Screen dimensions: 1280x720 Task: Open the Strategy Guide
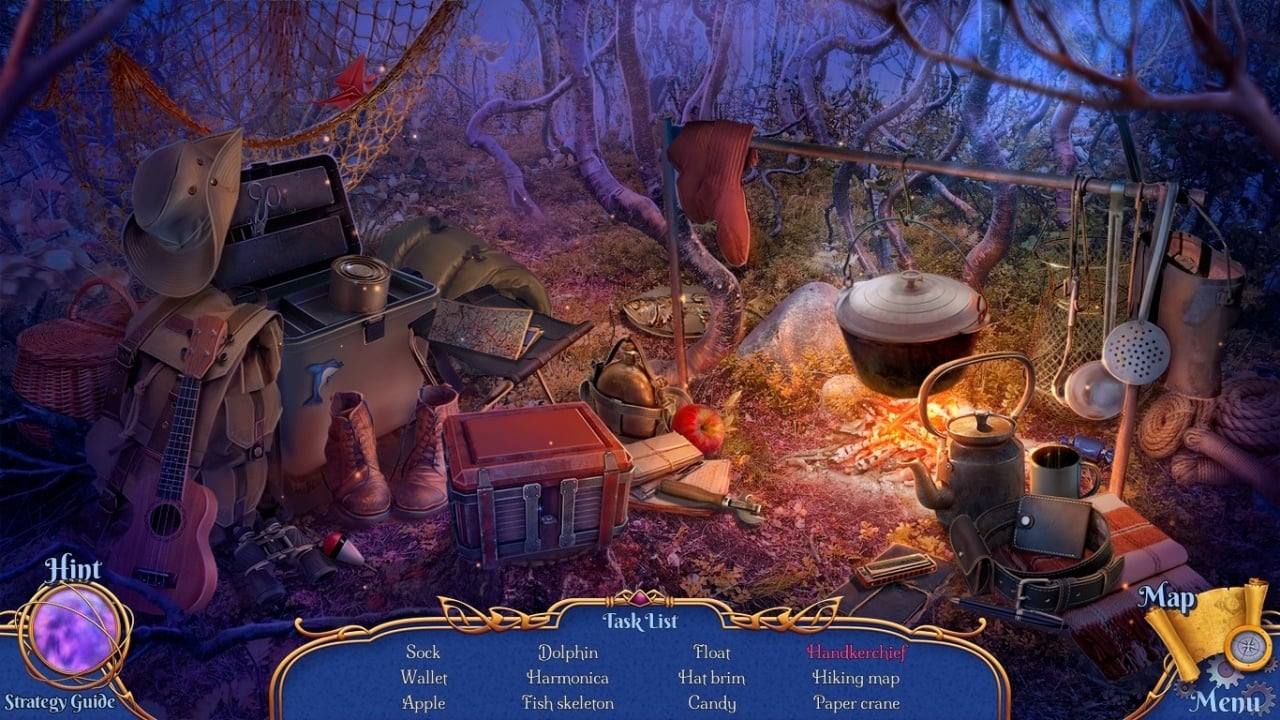click(x=58, y=702)
